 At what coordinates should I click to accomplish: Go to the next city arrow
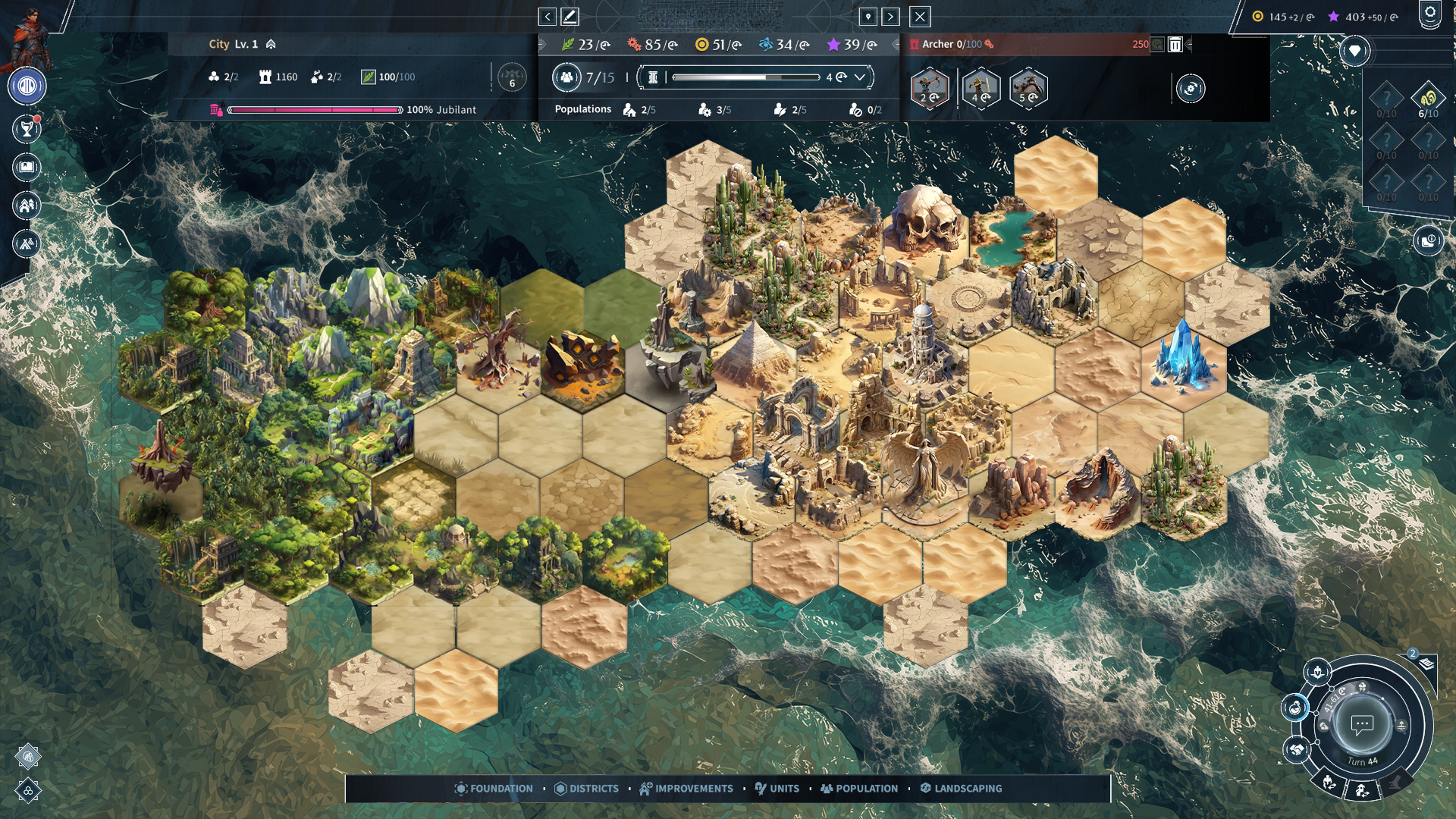coord(891,17)
